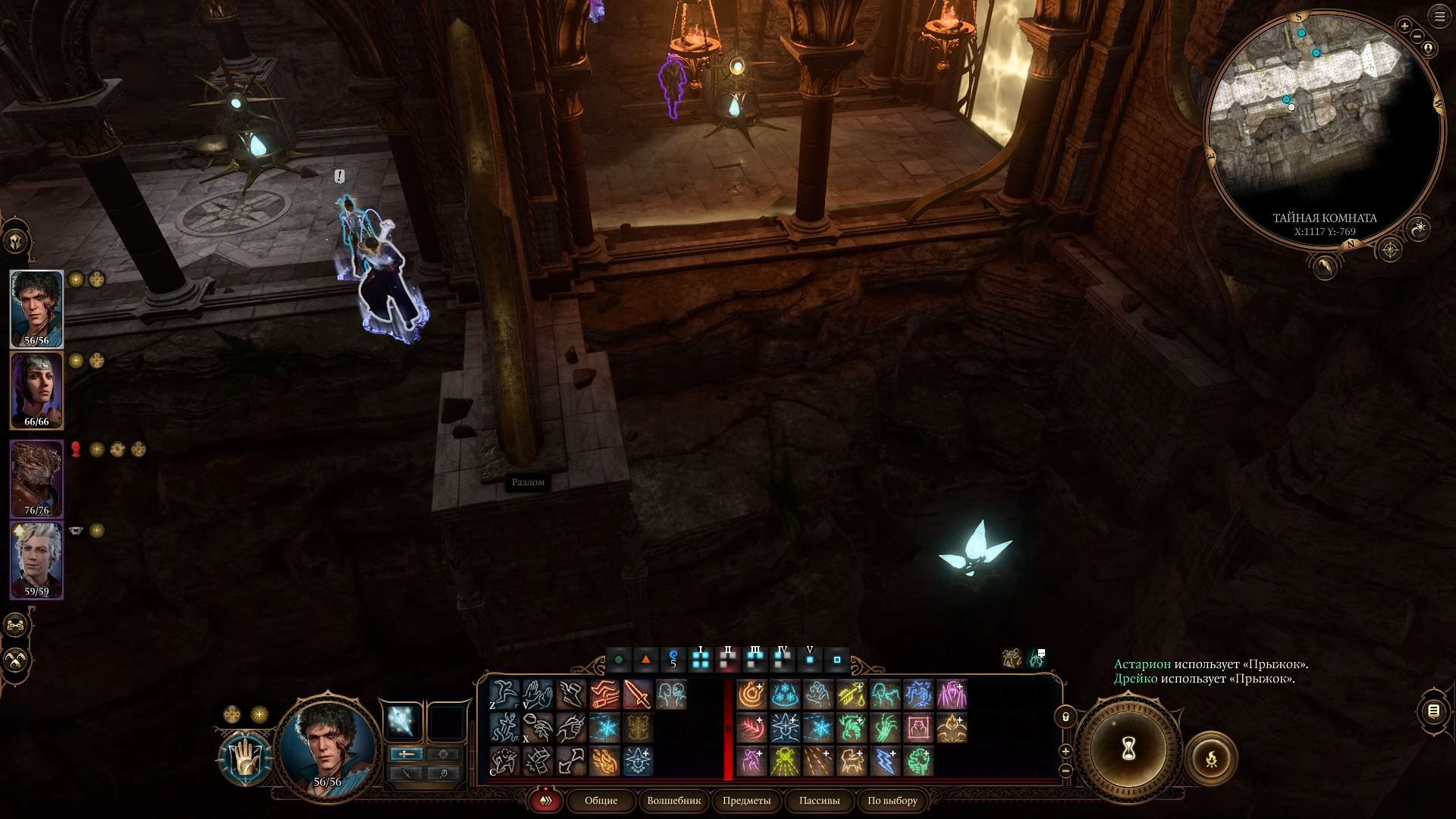Switch to the По выбору tab
Image resolution: width=1456 pixels, height=819 pixels.
[x=893, y=801]
